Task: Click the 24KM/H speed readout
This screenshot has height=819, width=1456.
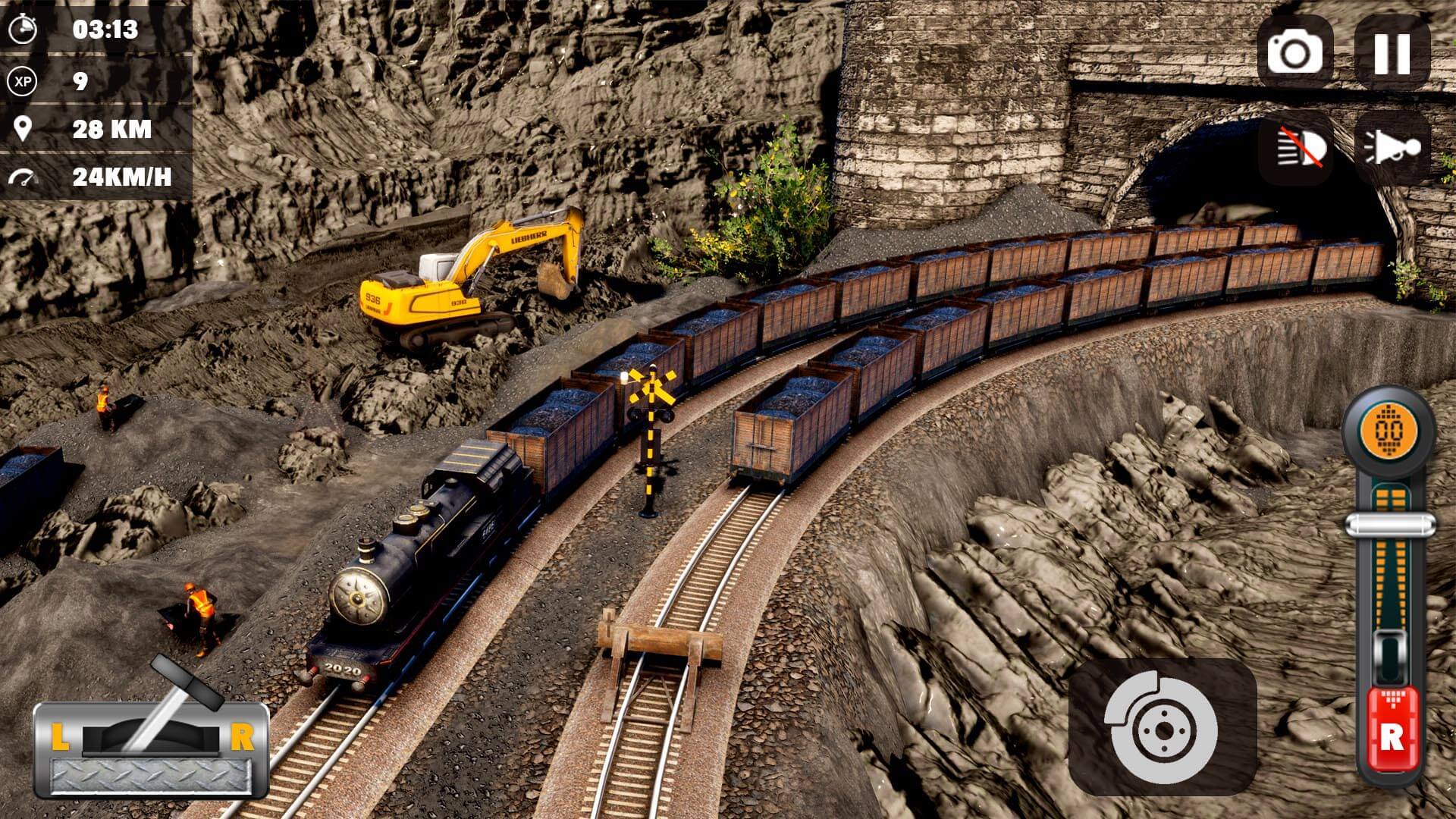Action: point(121,178)
